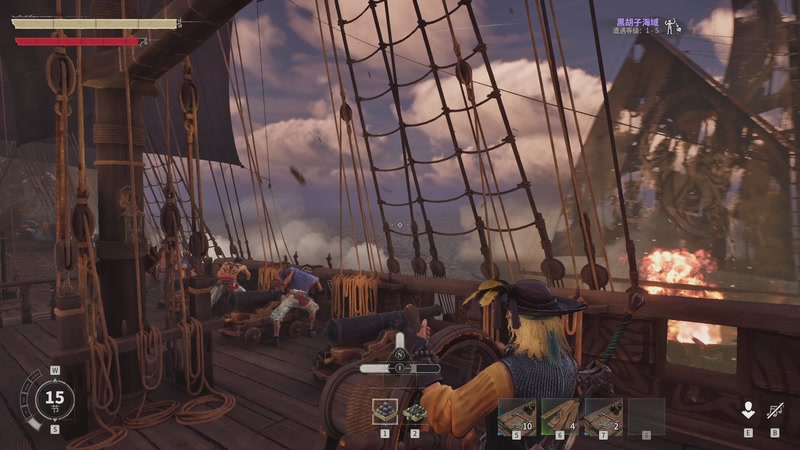
Task: Select the wooden planks item with count 4
Action: click(x=560, y=415)
